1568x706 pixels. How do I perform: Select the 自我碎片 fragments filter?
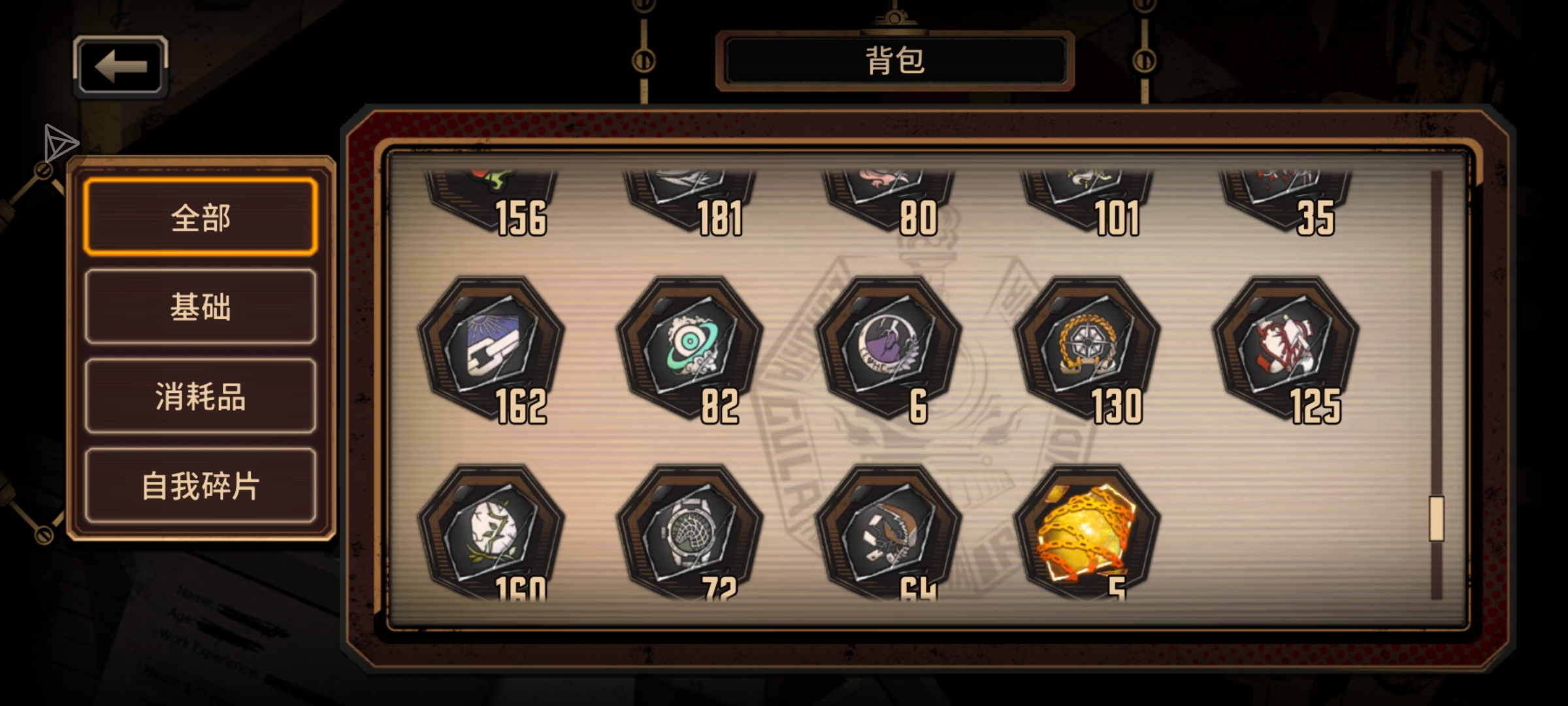[x=199, y=486]
